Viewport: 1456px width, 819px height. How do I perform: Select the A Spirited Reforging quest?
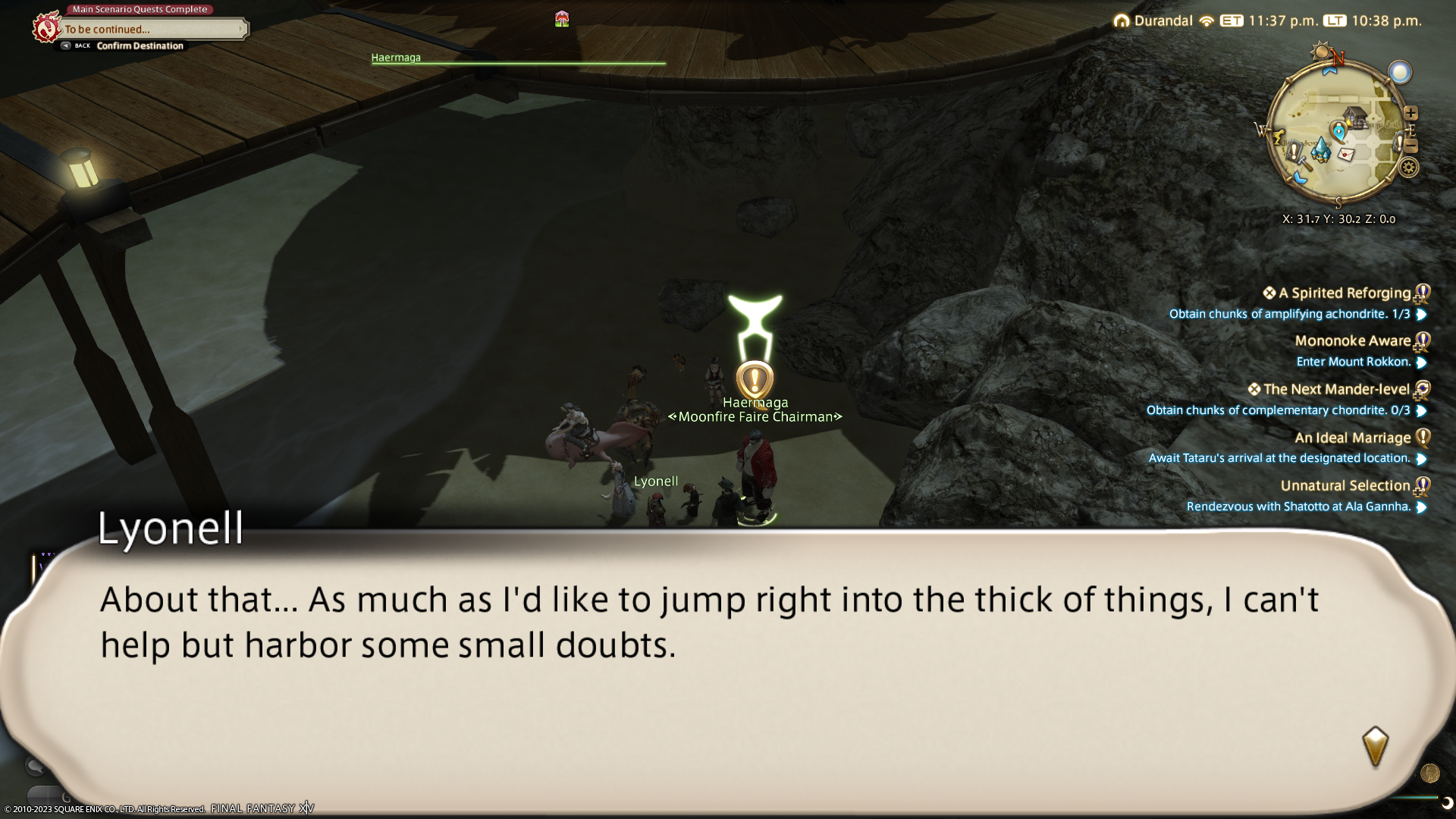click(1344, 293)
